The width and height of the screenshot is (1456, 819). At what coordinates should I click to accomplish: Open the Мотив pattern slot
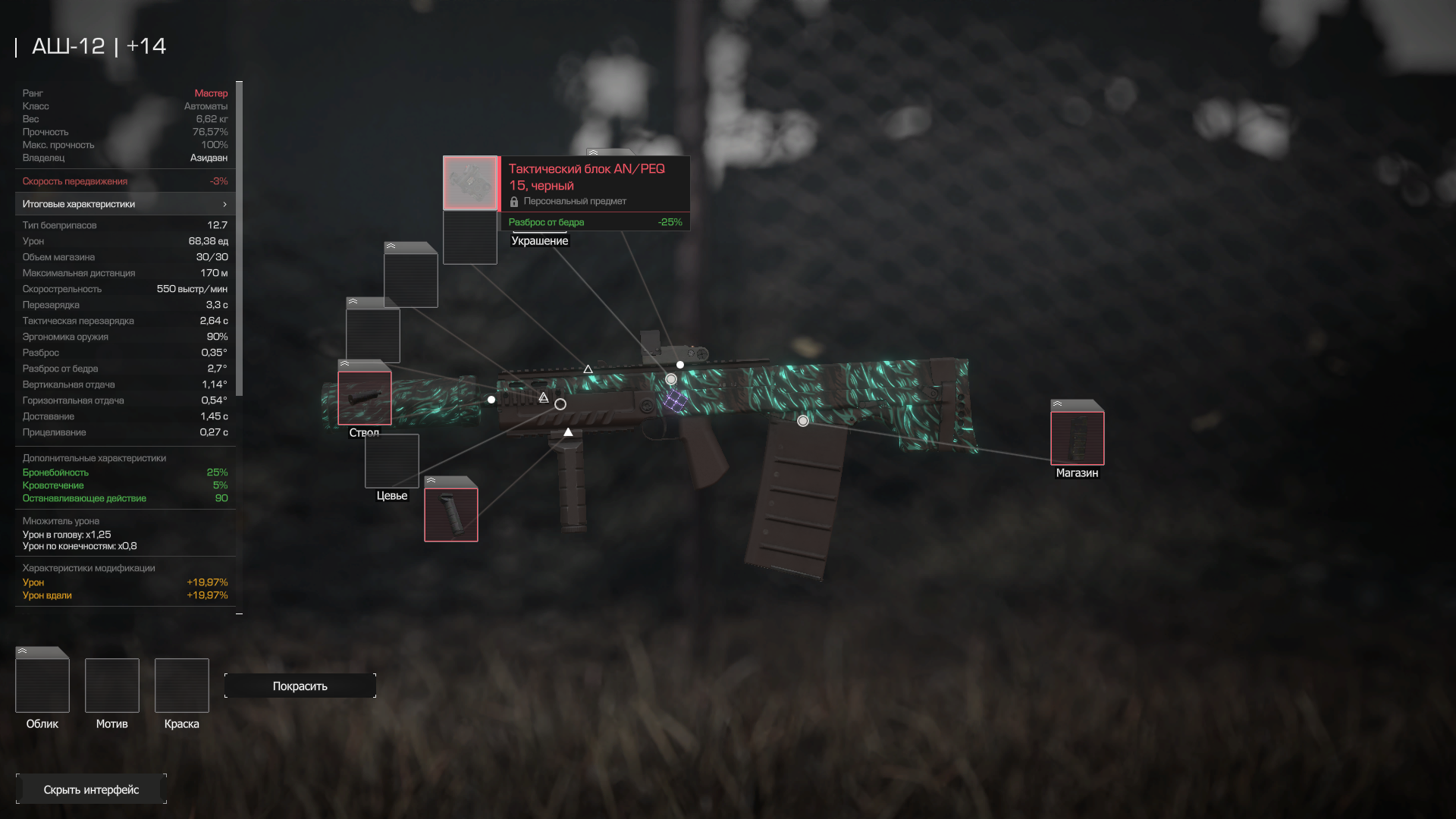pyautogui.click(x=112, y=685)
